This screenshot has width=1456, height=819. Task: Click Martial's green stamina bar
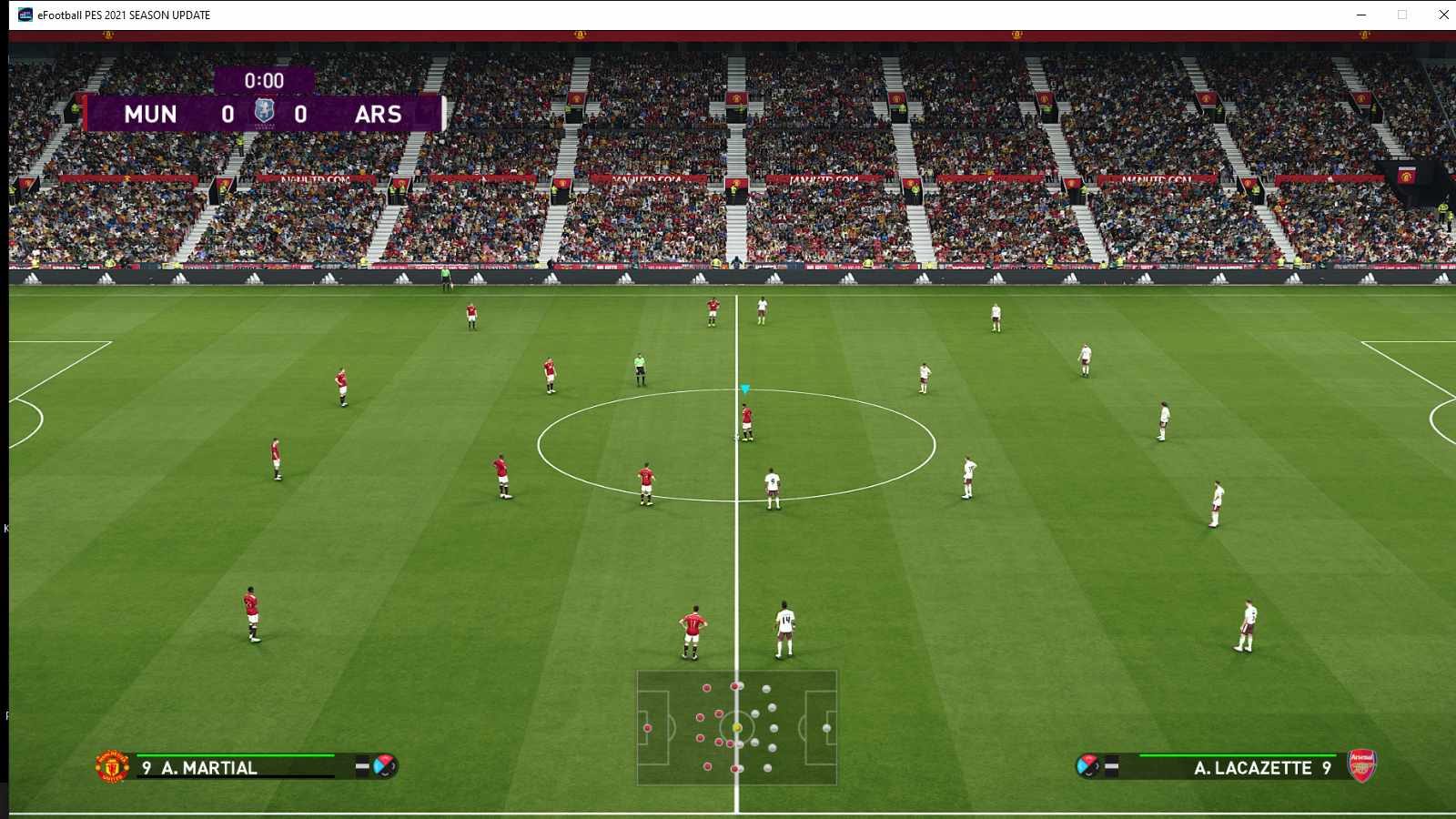pyautogui.click(x=237, y=754)
